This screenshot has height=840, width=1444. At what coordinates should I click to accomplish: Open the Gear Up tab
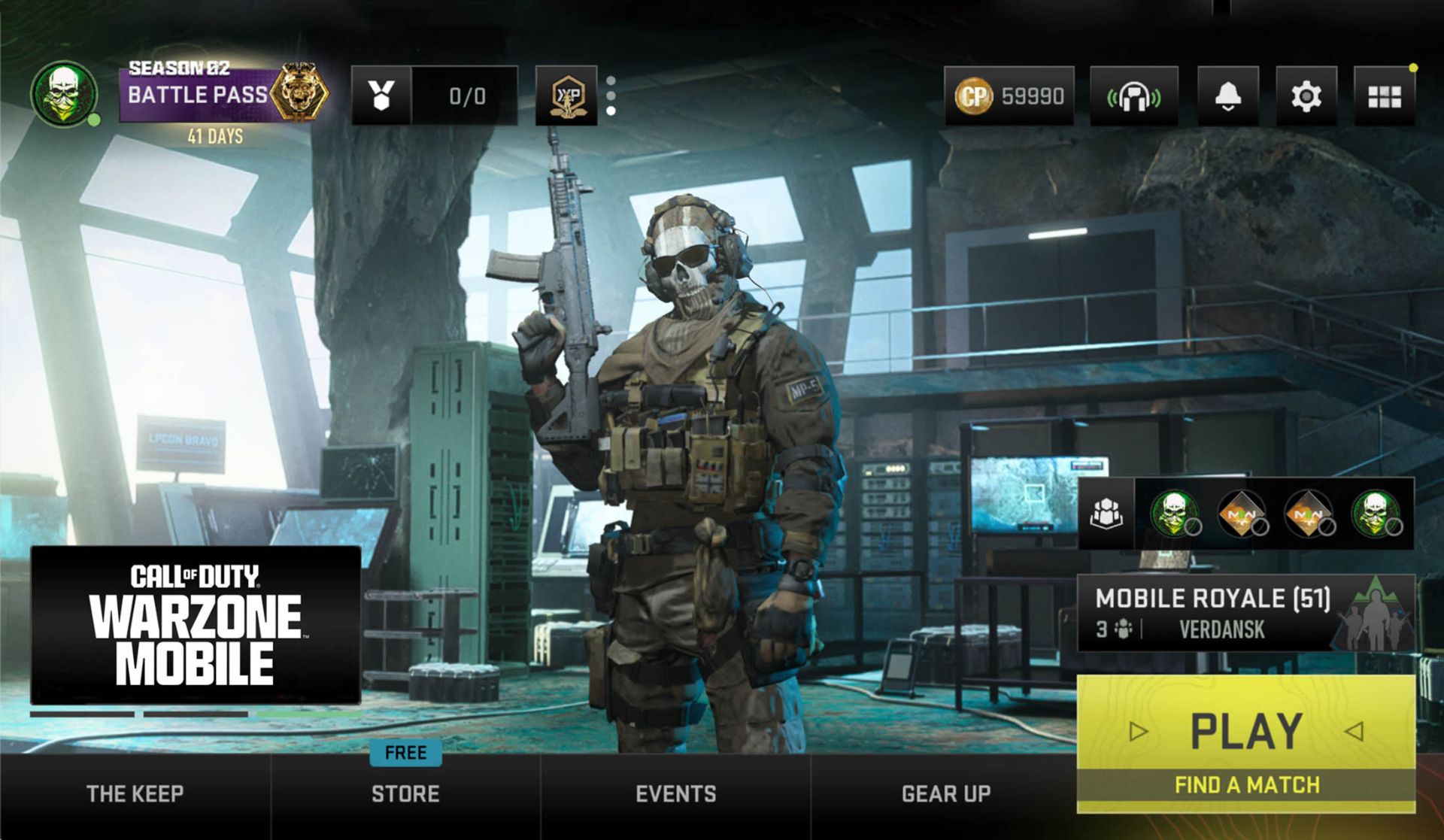[945, 793]
